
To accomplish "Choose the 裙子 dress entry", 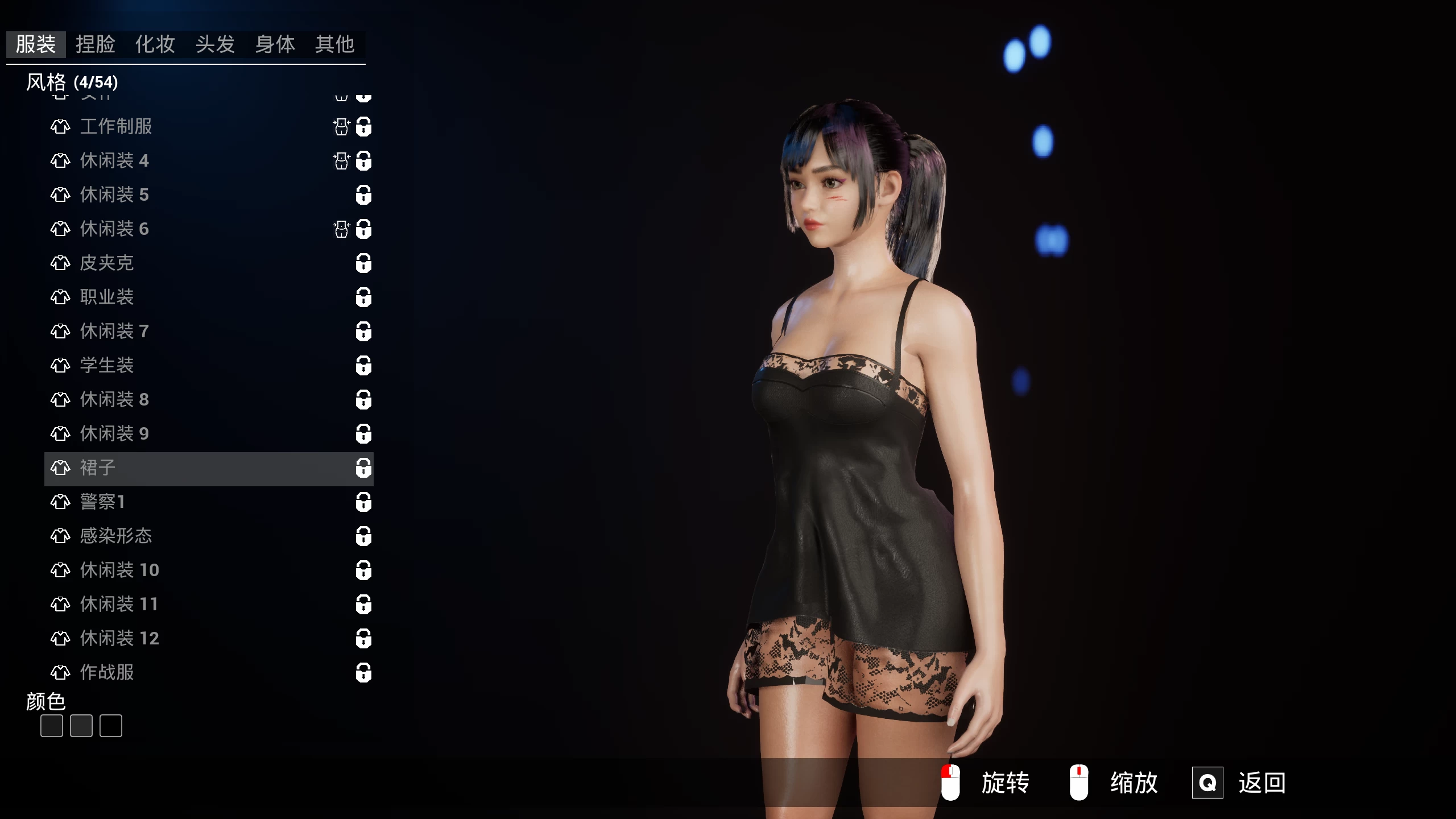I will (98, 468).
